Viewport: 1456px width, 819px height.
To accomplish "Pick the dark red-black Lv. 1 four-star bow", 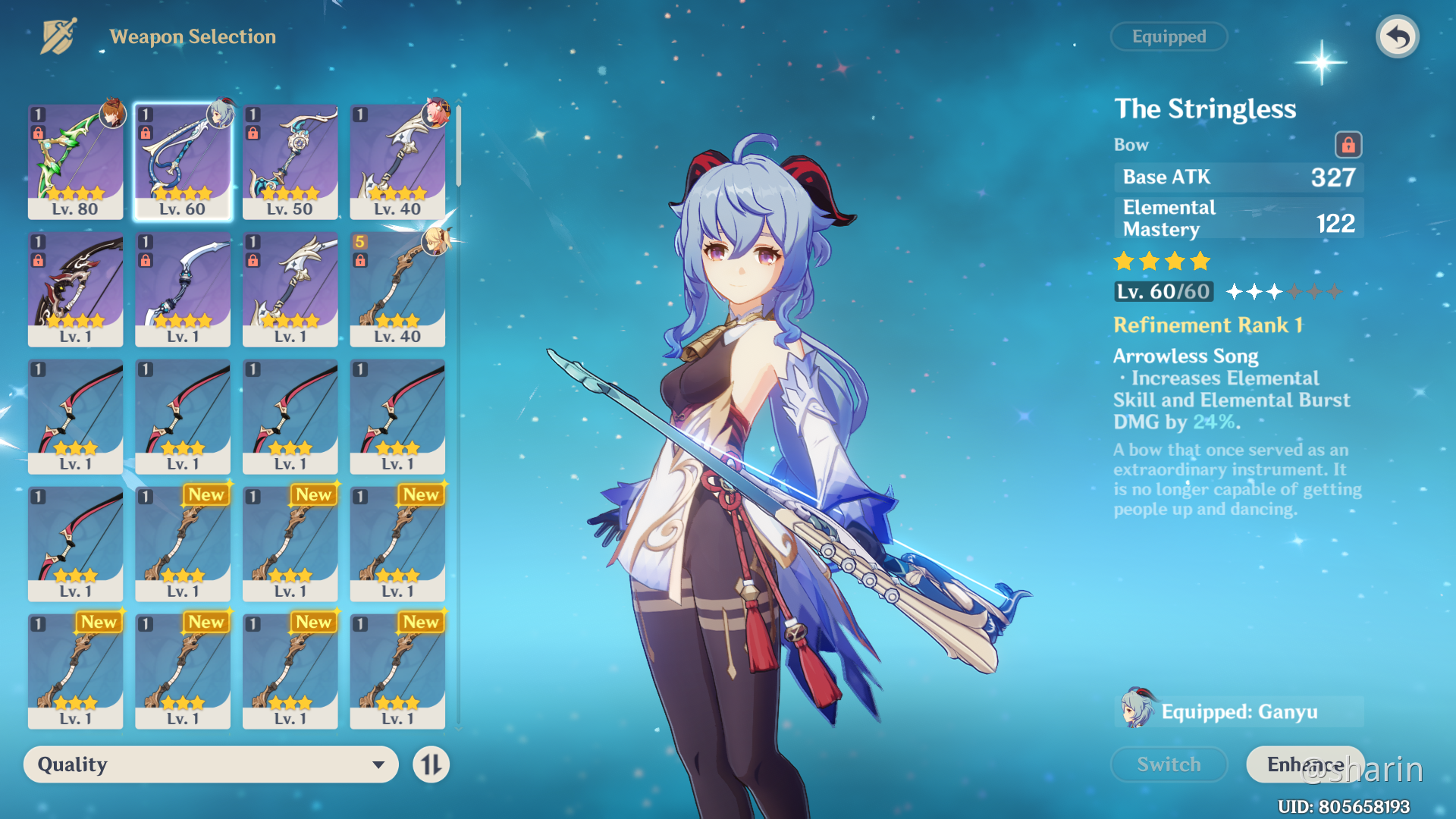I will coord(75,289).
